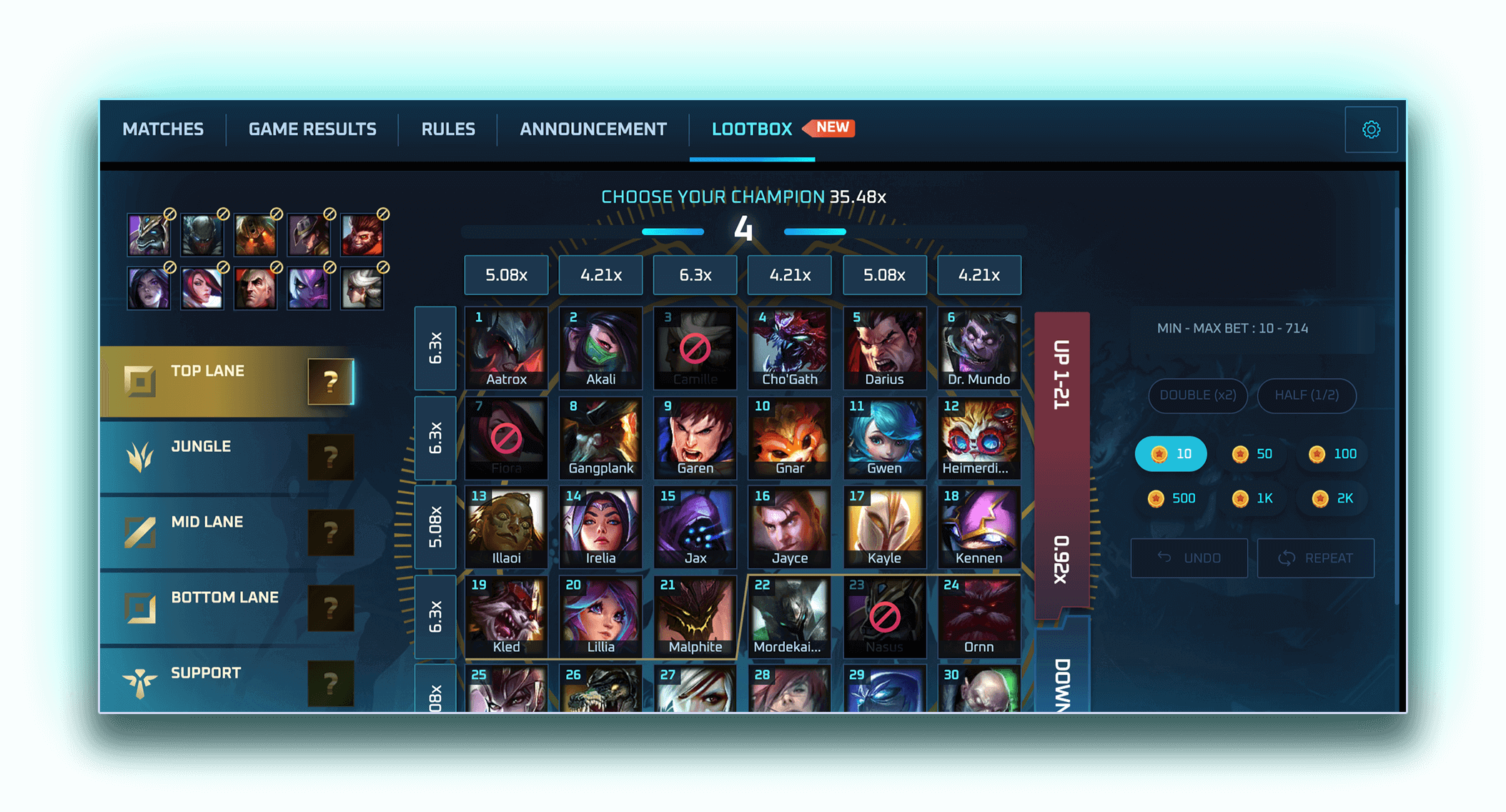Open the Announcement tab

593,129
